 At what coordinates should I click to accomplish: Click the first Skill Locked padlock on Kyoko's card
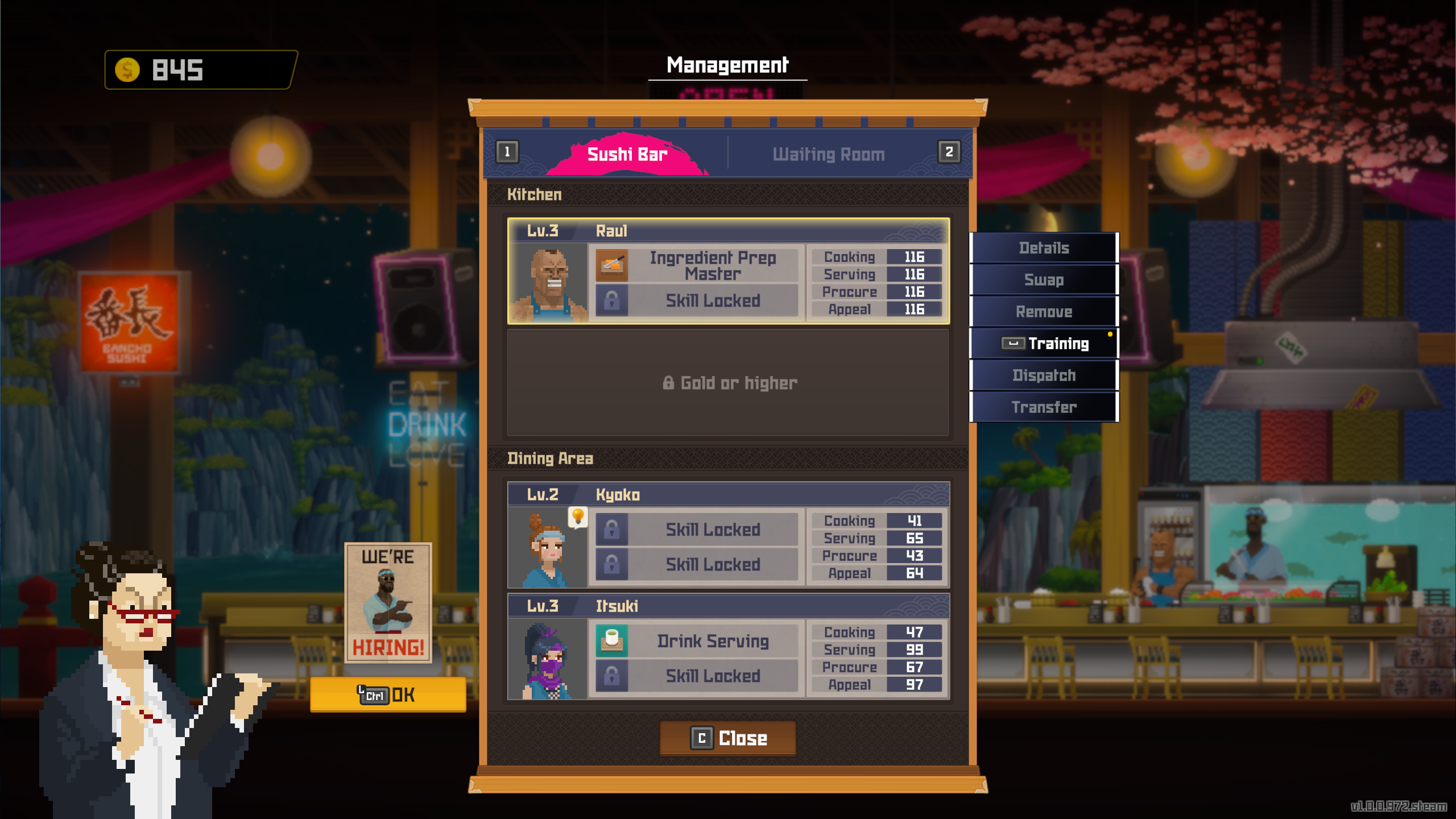point(613,528)
